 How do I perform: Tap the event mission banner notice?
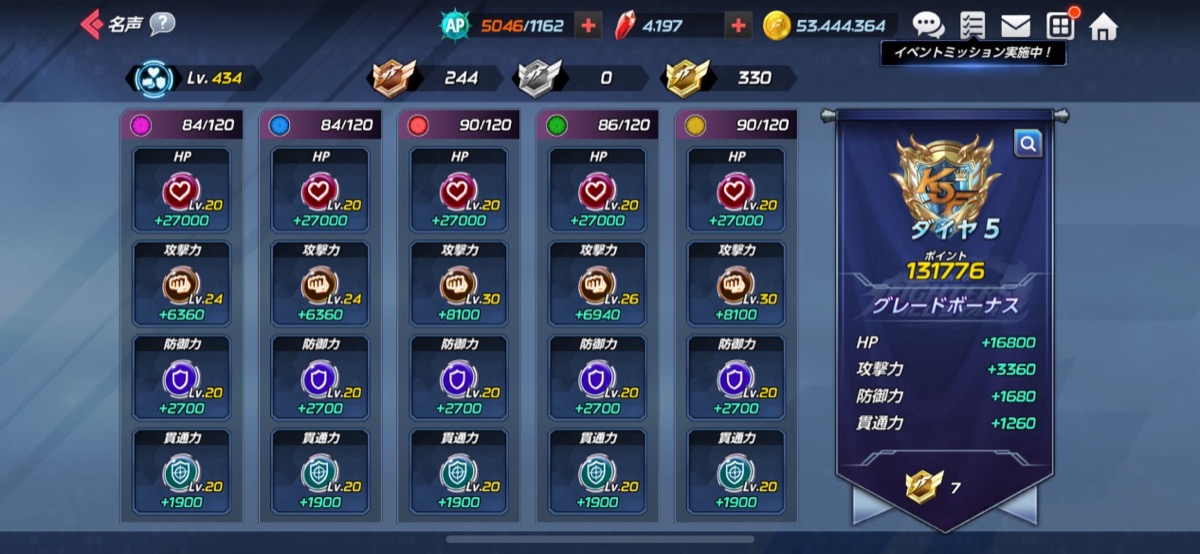pos(973,54)
